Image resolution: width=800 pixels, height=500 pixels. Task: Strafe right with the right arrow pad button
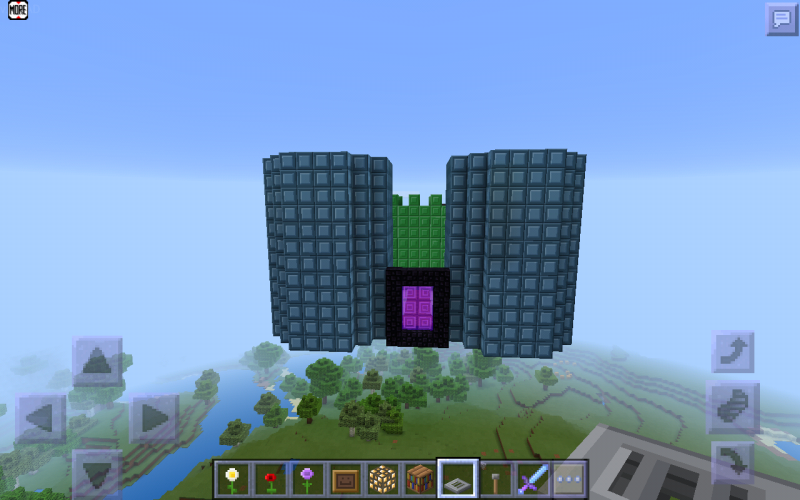point(153,418)
